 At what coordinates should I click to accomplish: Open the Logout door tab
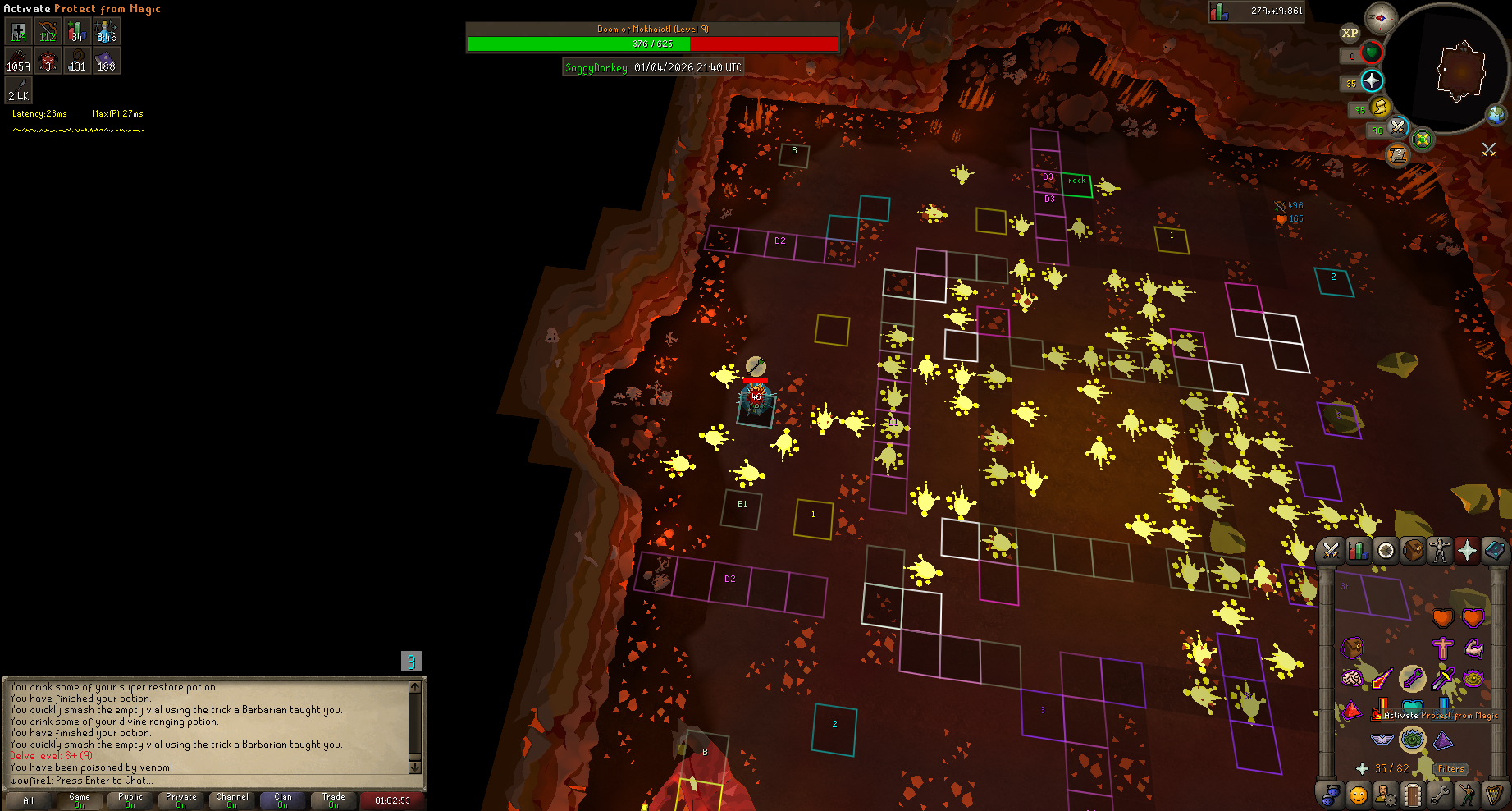pyautogui.click(x=1412, y=795)
